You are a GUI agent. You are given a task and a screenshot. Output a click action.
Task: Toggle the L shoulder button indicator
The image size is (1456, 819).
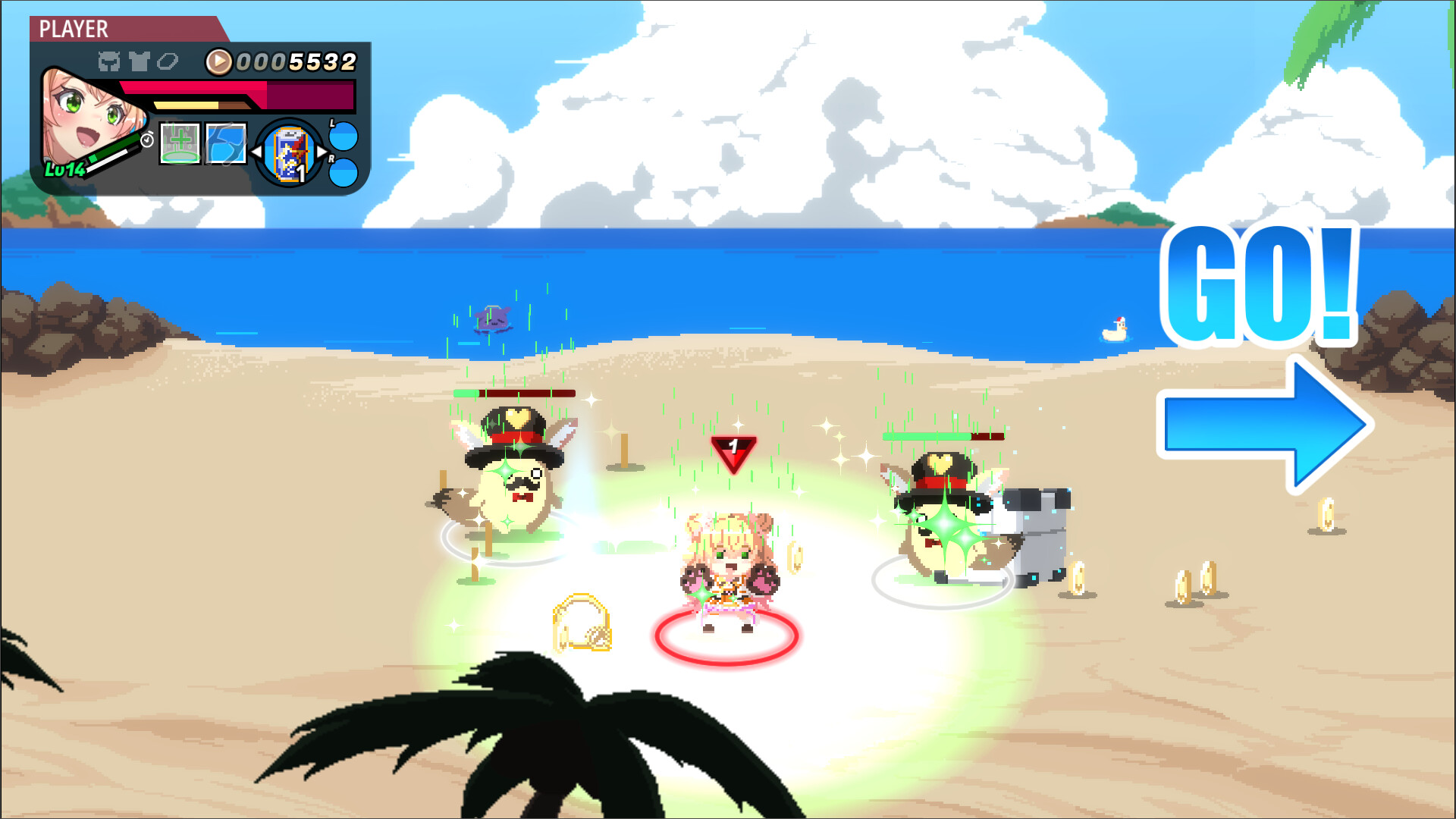click(x=343, y=136)
